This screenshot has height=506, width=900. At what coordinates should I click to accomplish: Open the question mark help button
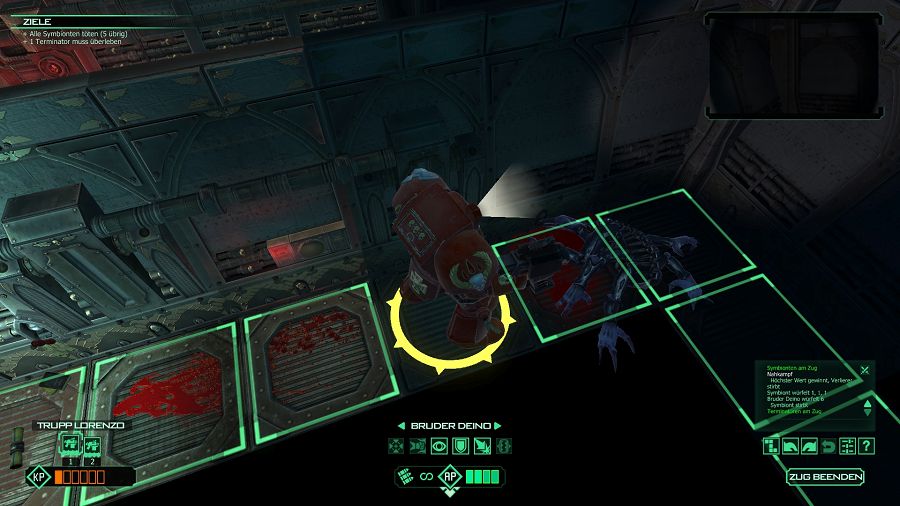(x=867, y=446)
